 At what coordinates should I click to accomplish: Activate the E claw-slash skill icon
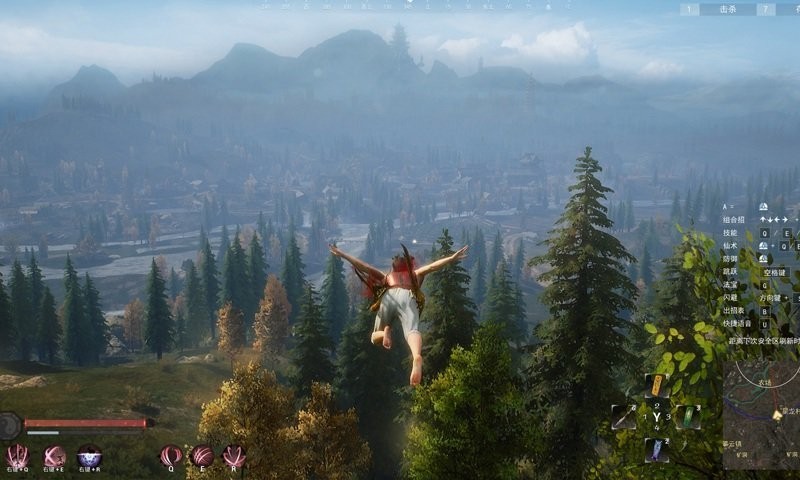[x=202, y=456]
